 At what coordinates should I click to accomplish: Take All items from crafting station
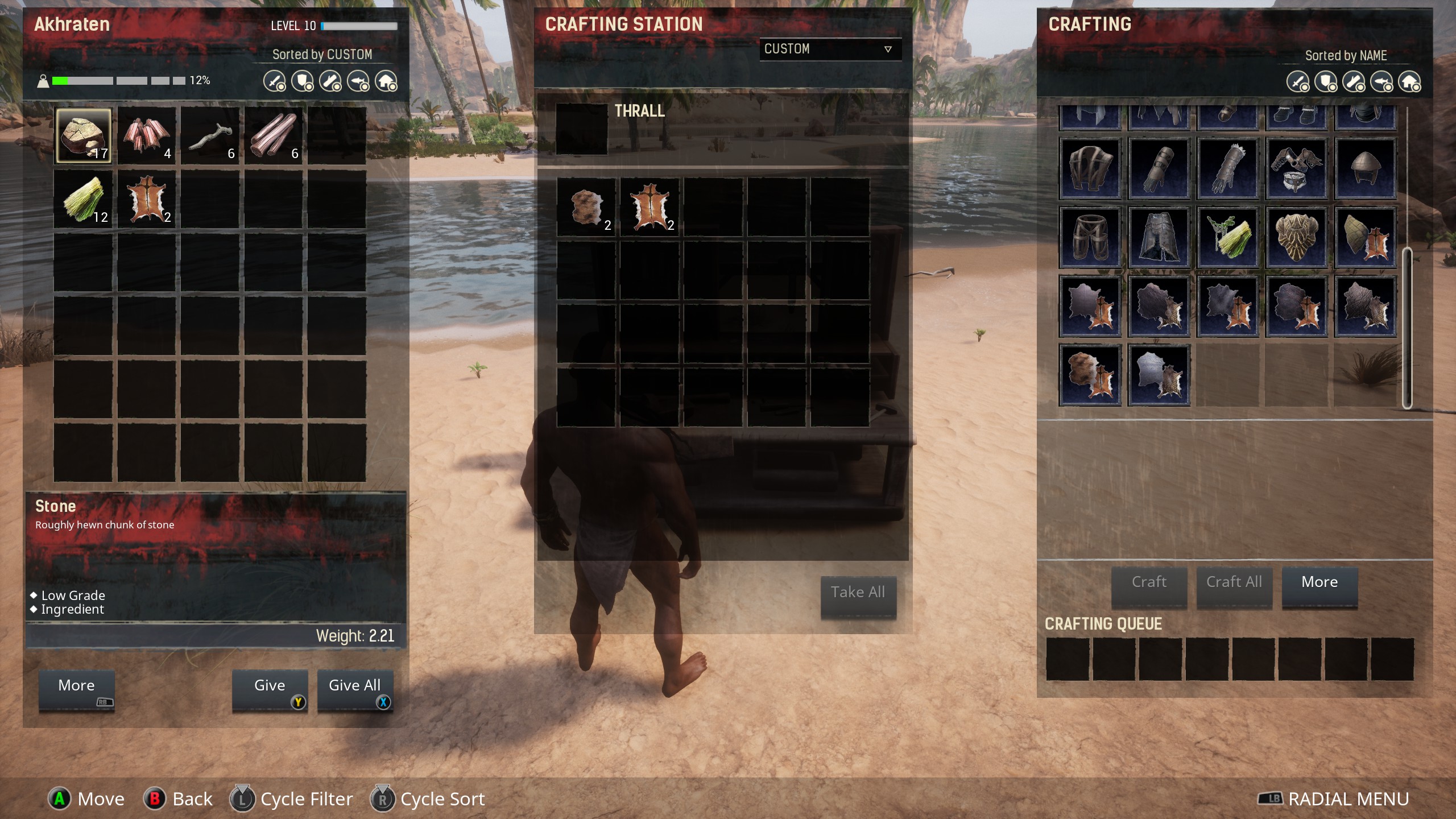[x=858, y=594]
